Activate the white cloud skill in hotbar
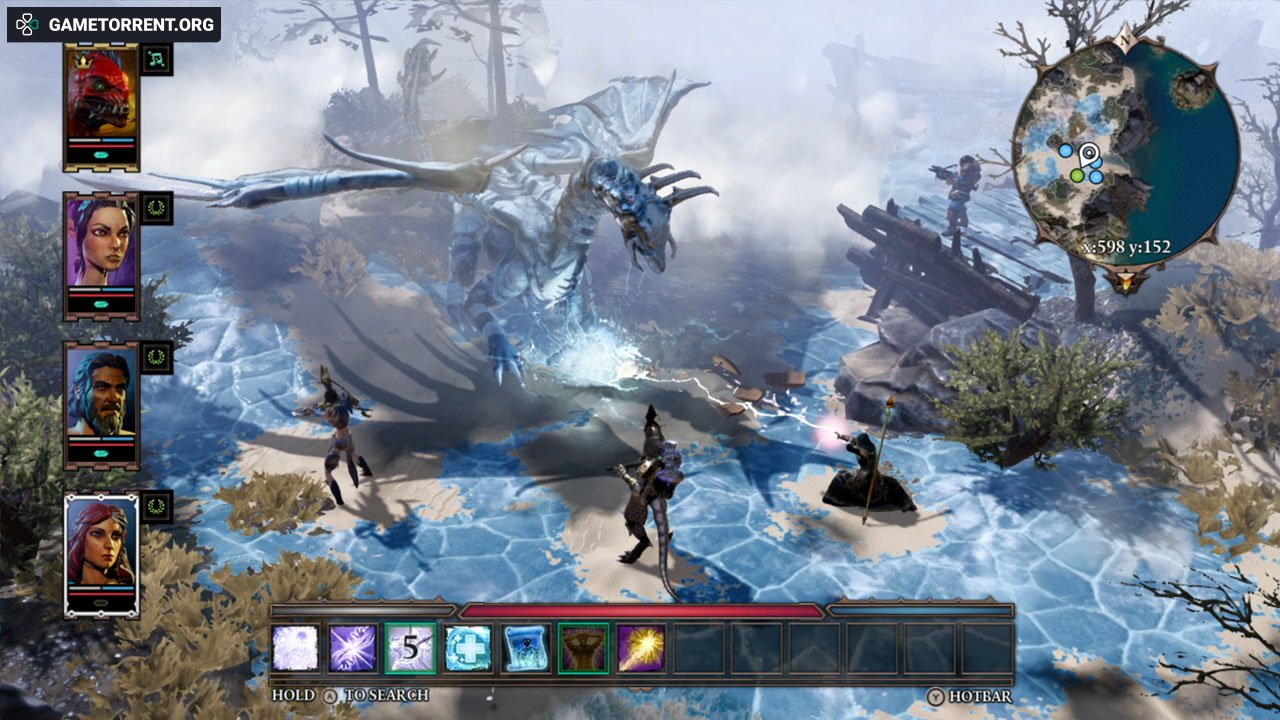 click(296, 648)
